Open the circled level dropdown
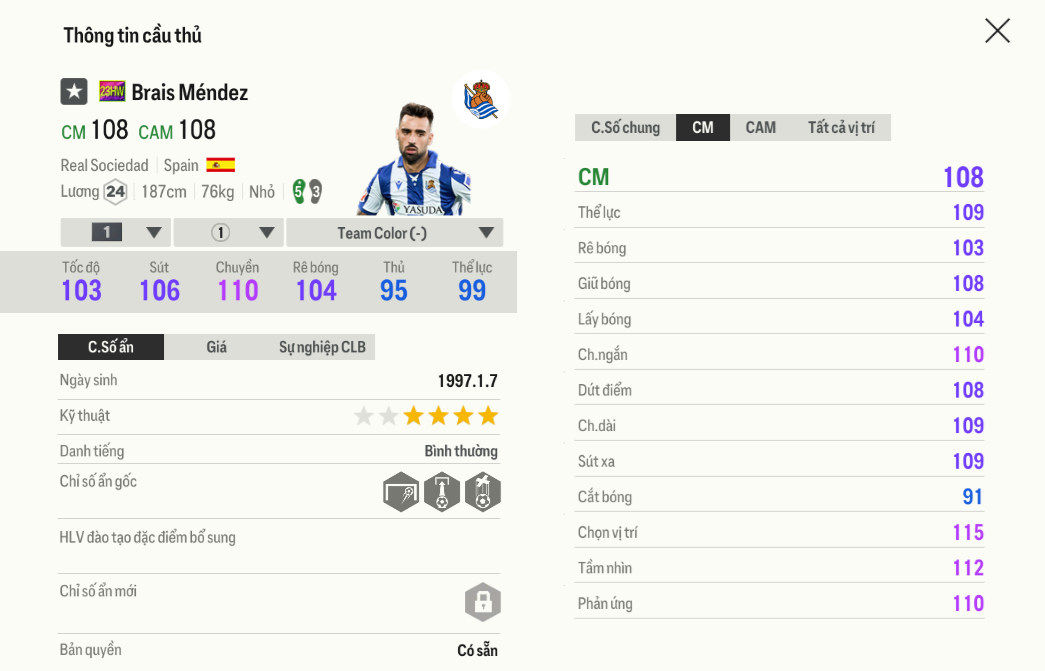The width and height of the screenshot is (1045, 671). click(229, 233)
